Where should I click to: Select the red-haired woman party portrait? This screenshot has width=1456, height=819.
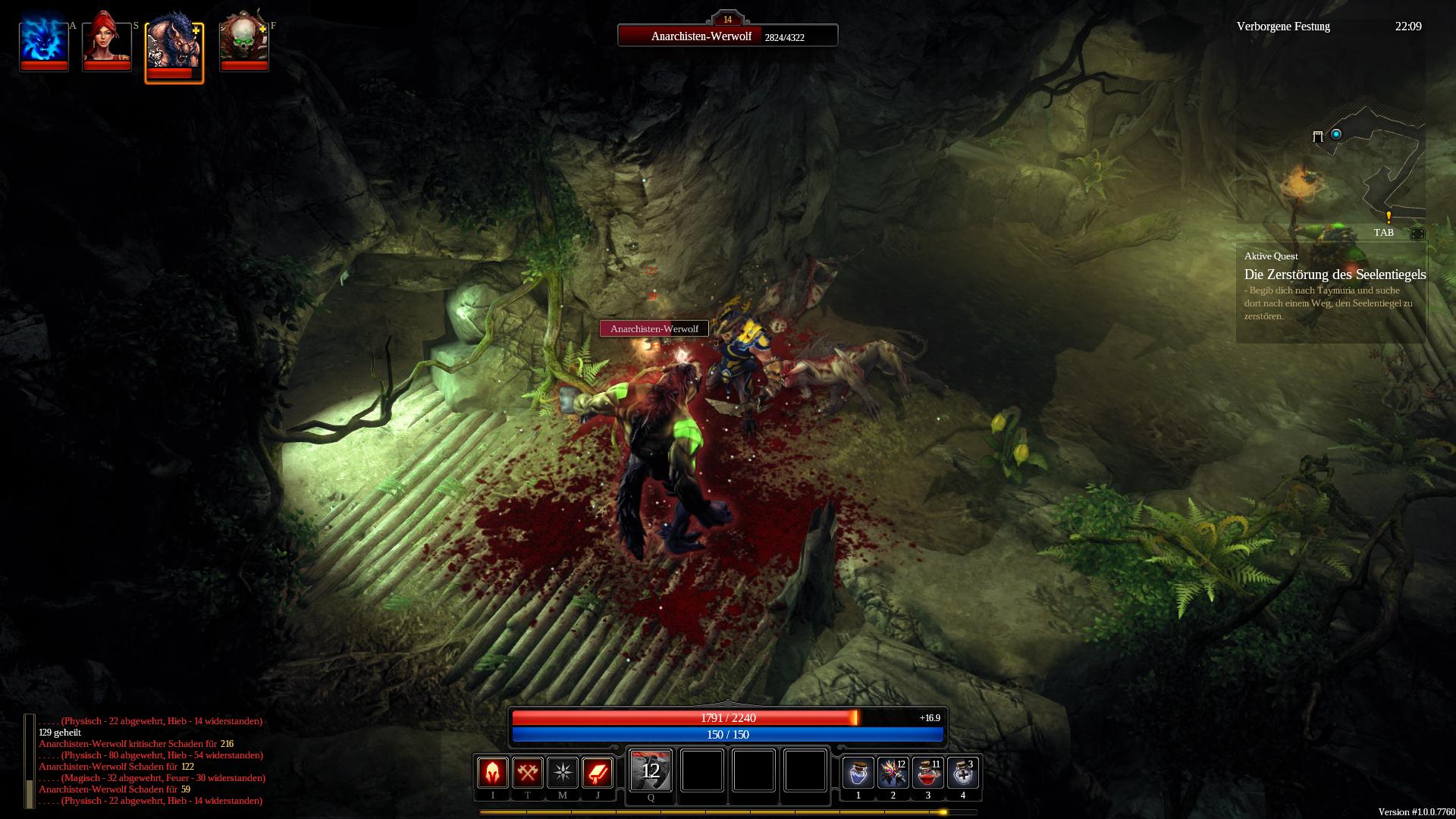pyautogui.click(x=106, y=41)
